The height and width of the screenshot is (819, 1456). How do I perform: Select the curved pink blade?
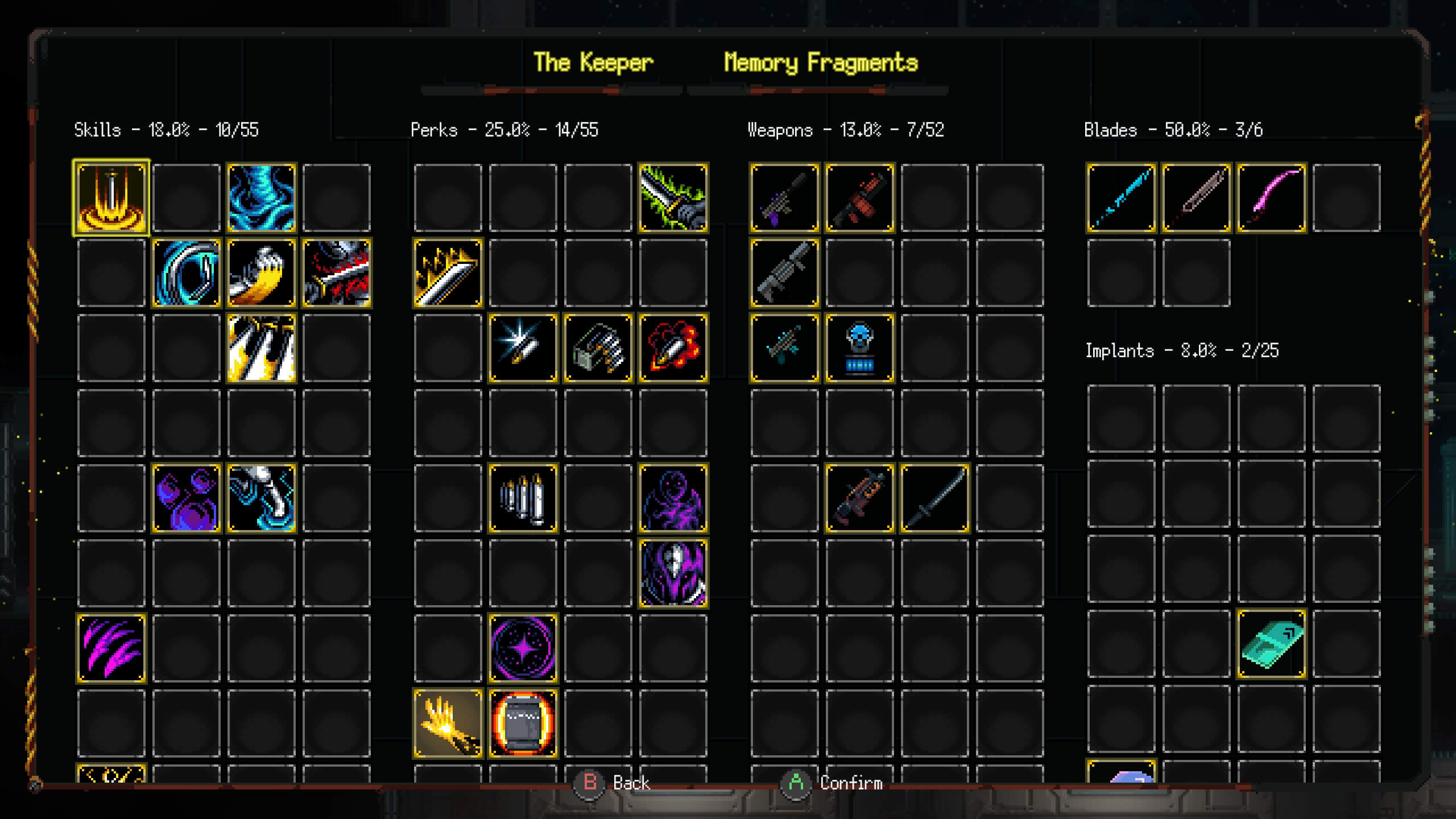click(x=1272, y=198)
